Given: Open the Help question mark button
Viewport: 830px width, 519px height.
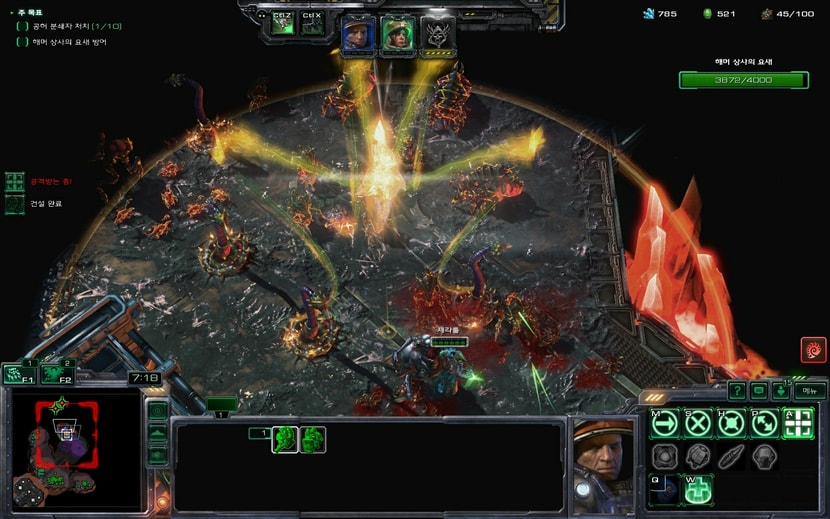Looking at the screenshot, I should (737, 391).
